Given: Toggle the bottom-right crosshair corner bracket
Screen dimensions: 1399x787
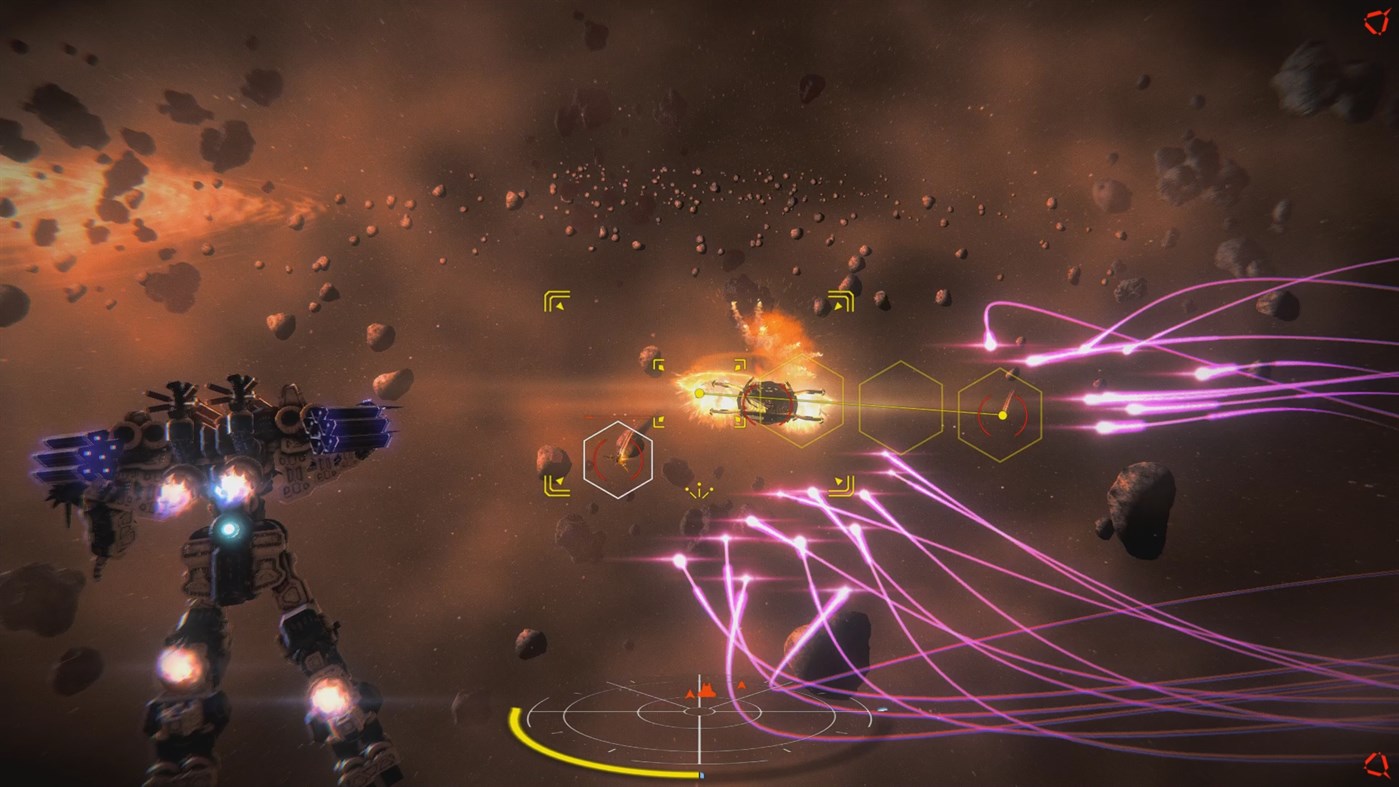Looking at the screenshot, I should pyautogui.click(x=845, y=484).
